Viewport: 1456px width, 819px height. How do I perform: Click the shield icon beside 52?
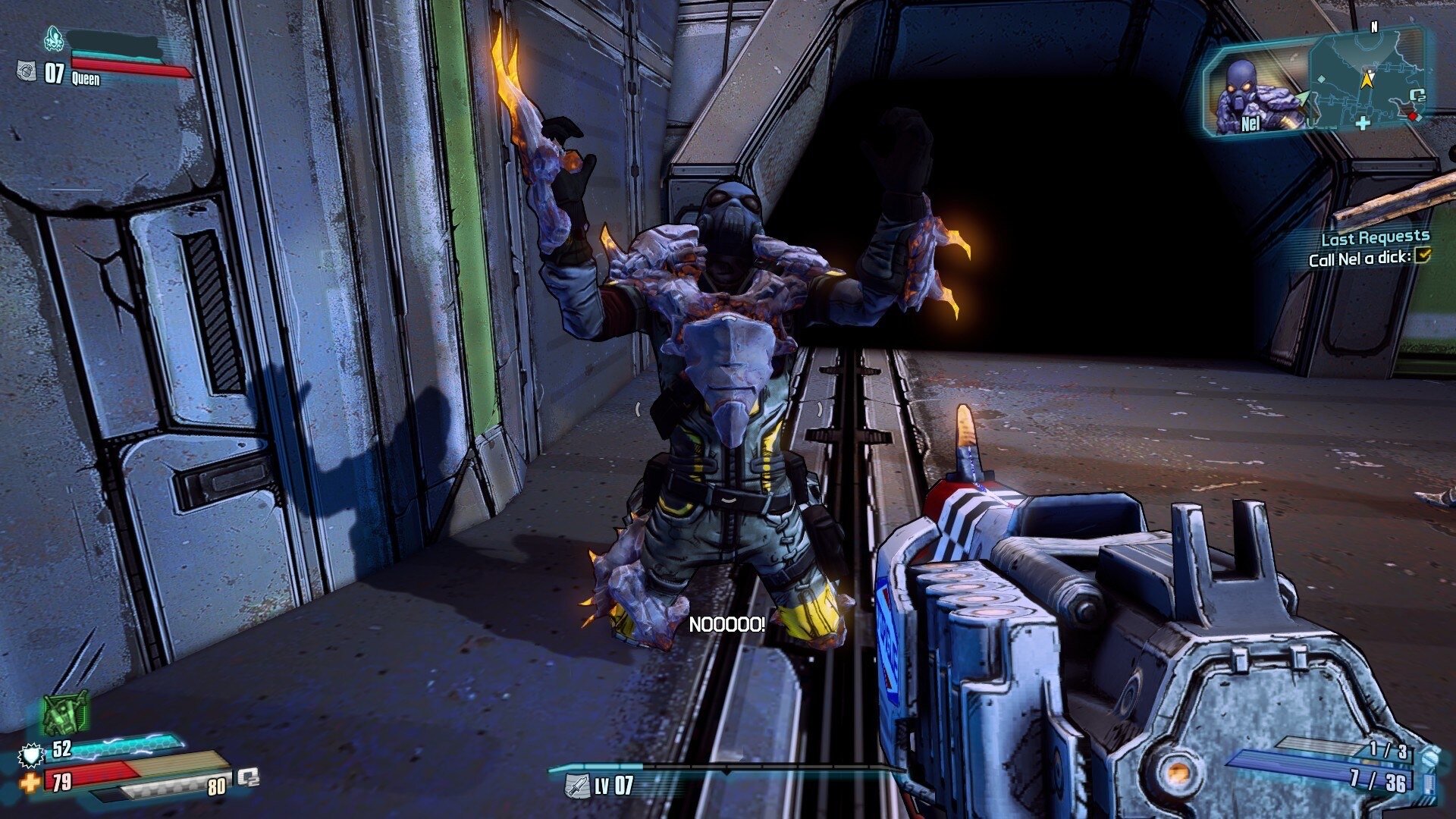point(31,754)
